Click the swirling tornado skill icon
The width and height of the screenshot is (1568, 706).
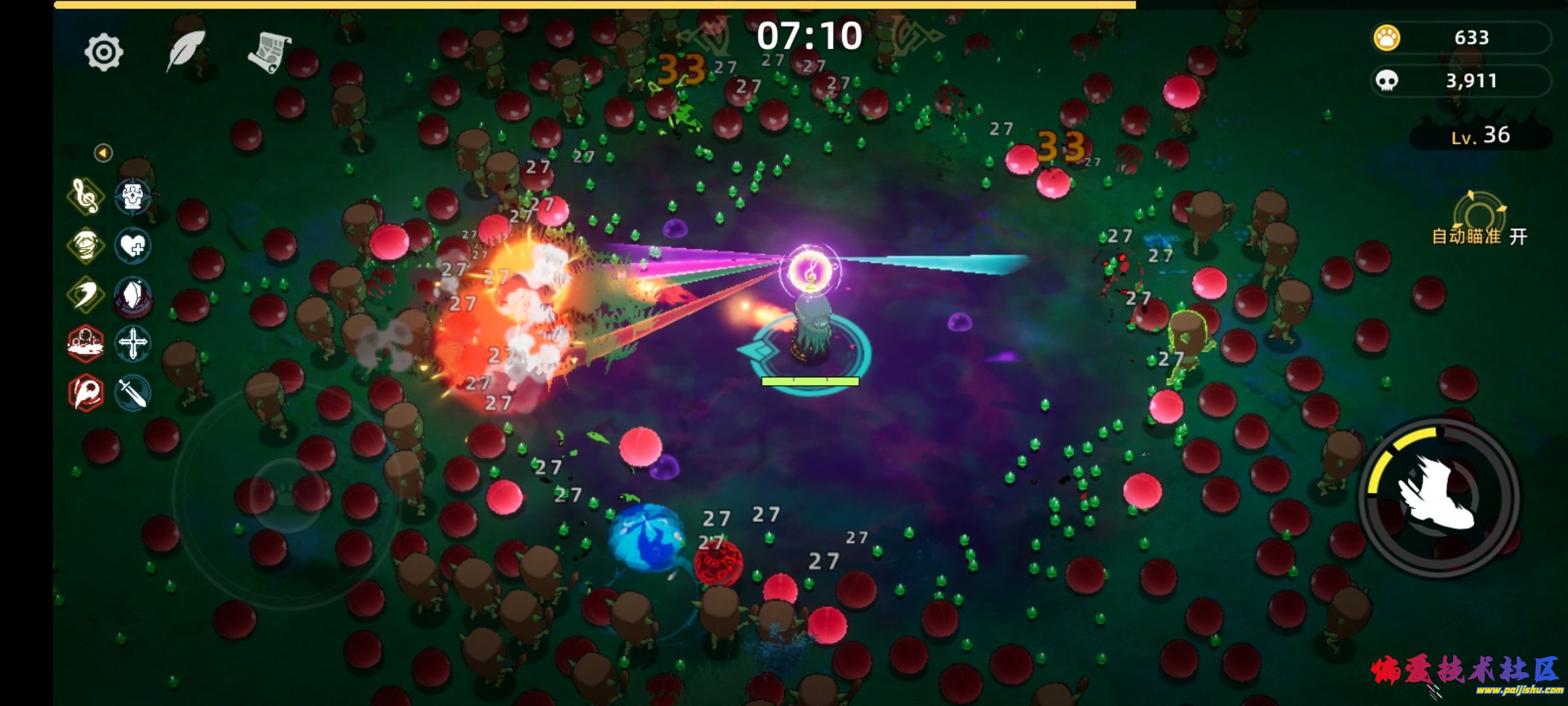(86, 246)
